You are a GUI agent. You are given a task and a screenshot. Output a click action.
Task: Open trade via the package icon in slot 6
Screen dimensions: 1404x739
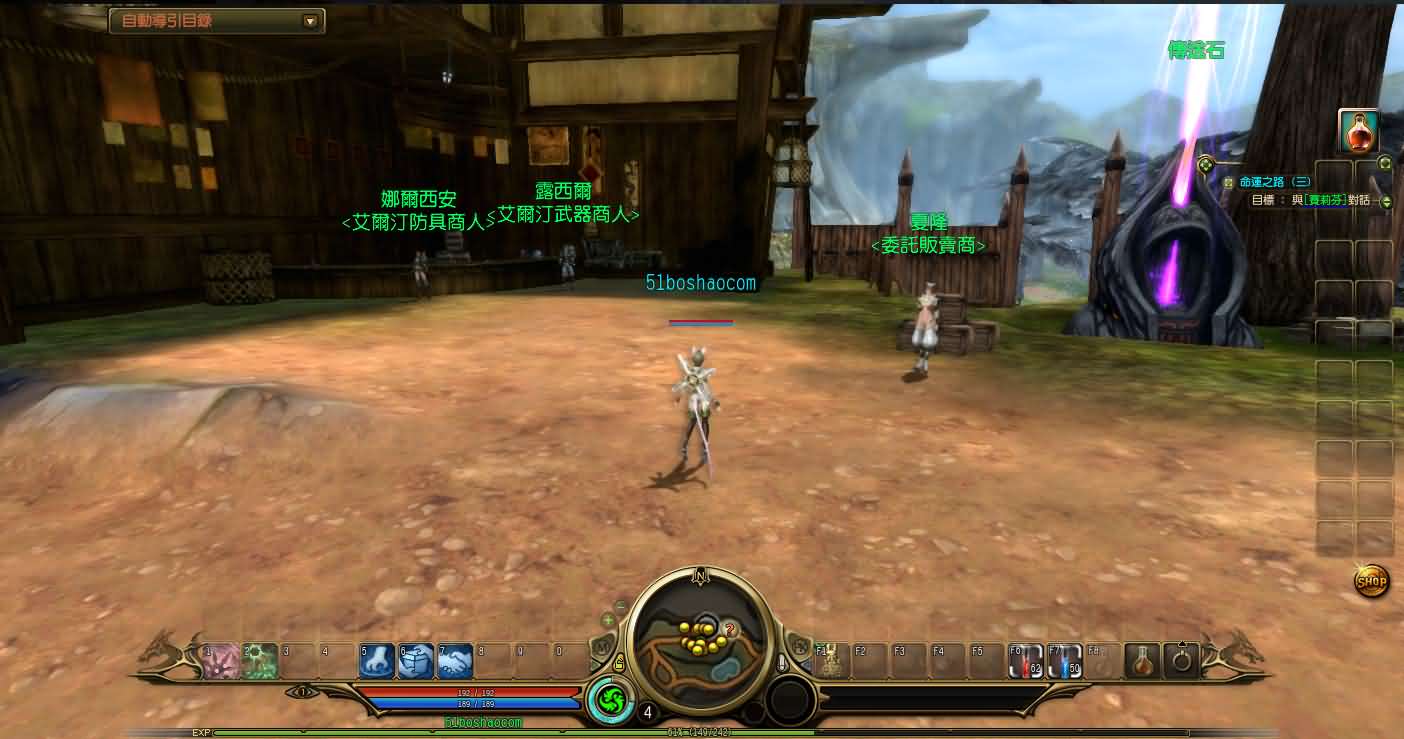(x=416, y=658)
